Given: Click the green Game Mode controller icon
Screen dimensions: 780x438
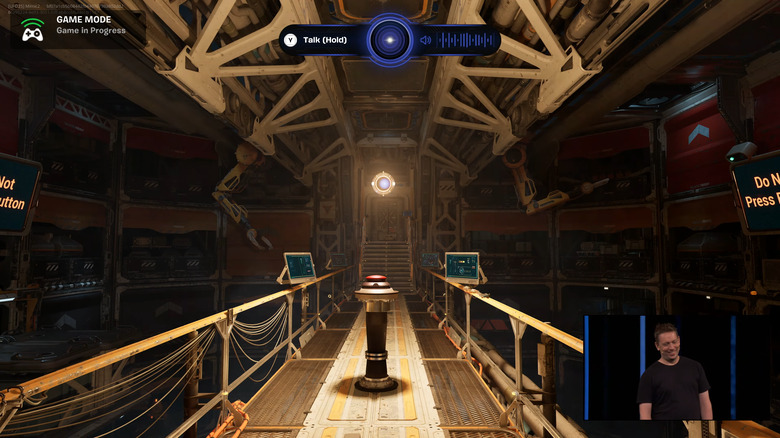Looking at the screenshot, I should [x=32, y=30].
